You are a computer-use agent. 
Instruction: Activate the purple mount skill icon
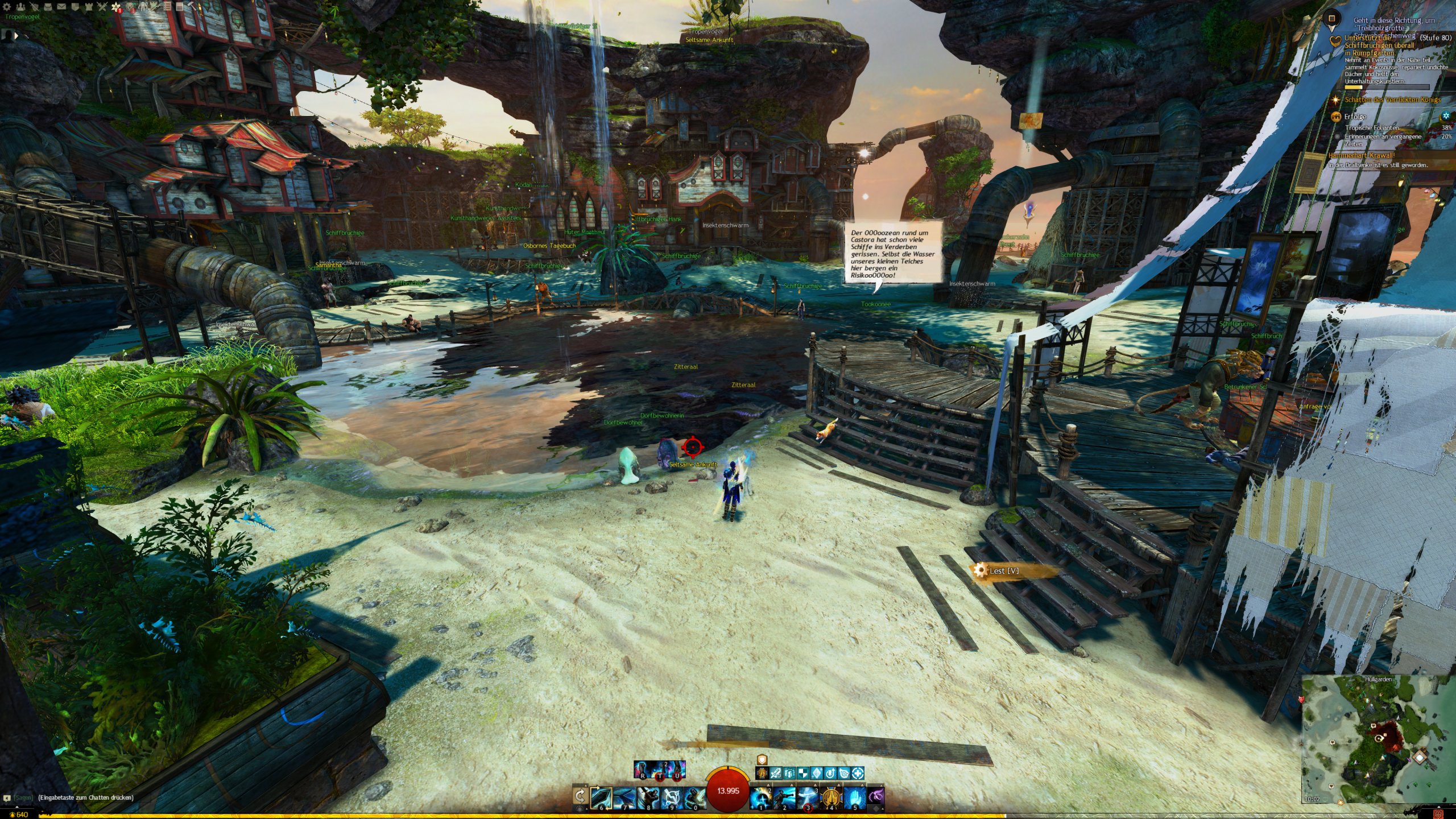(876, 797)
